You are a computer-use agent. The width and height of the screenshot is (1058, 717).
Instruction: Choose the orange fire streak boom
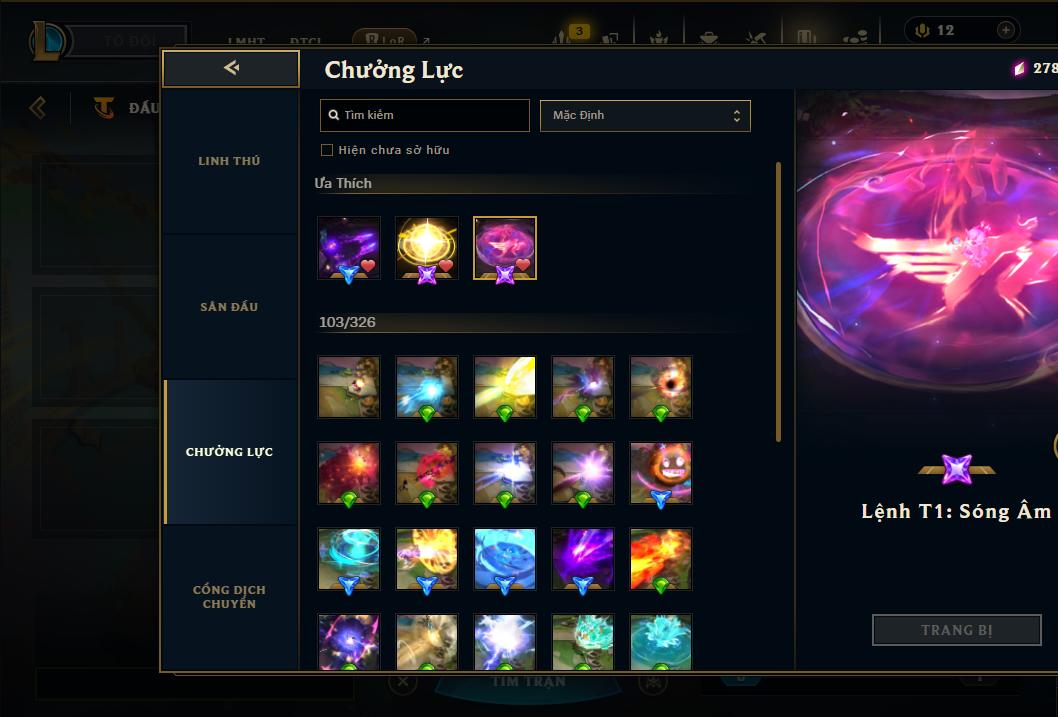[x=661, y=559]
